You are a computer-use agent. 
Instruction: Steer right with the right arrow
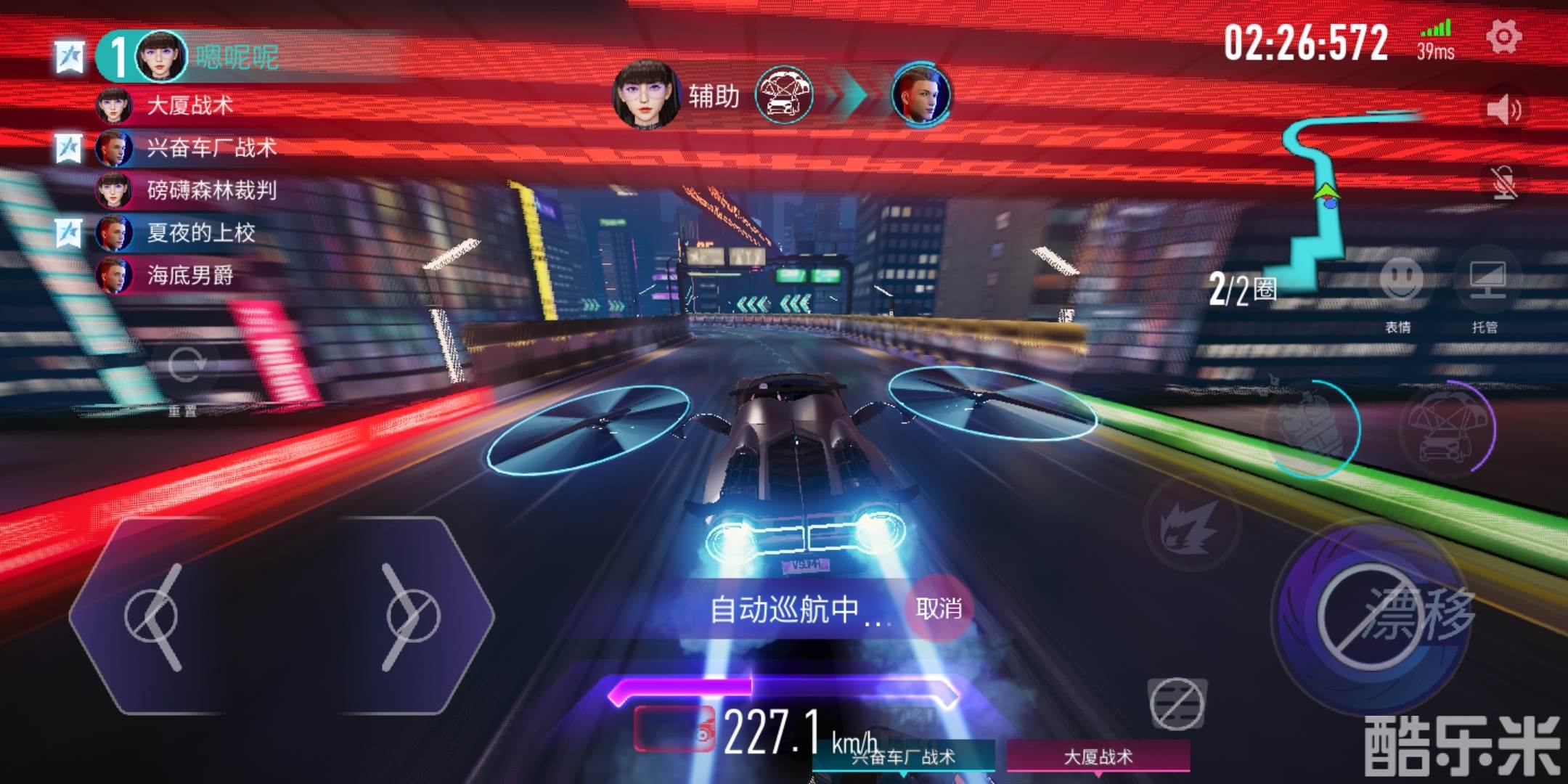pyautogui.click(x=408, y=617)
